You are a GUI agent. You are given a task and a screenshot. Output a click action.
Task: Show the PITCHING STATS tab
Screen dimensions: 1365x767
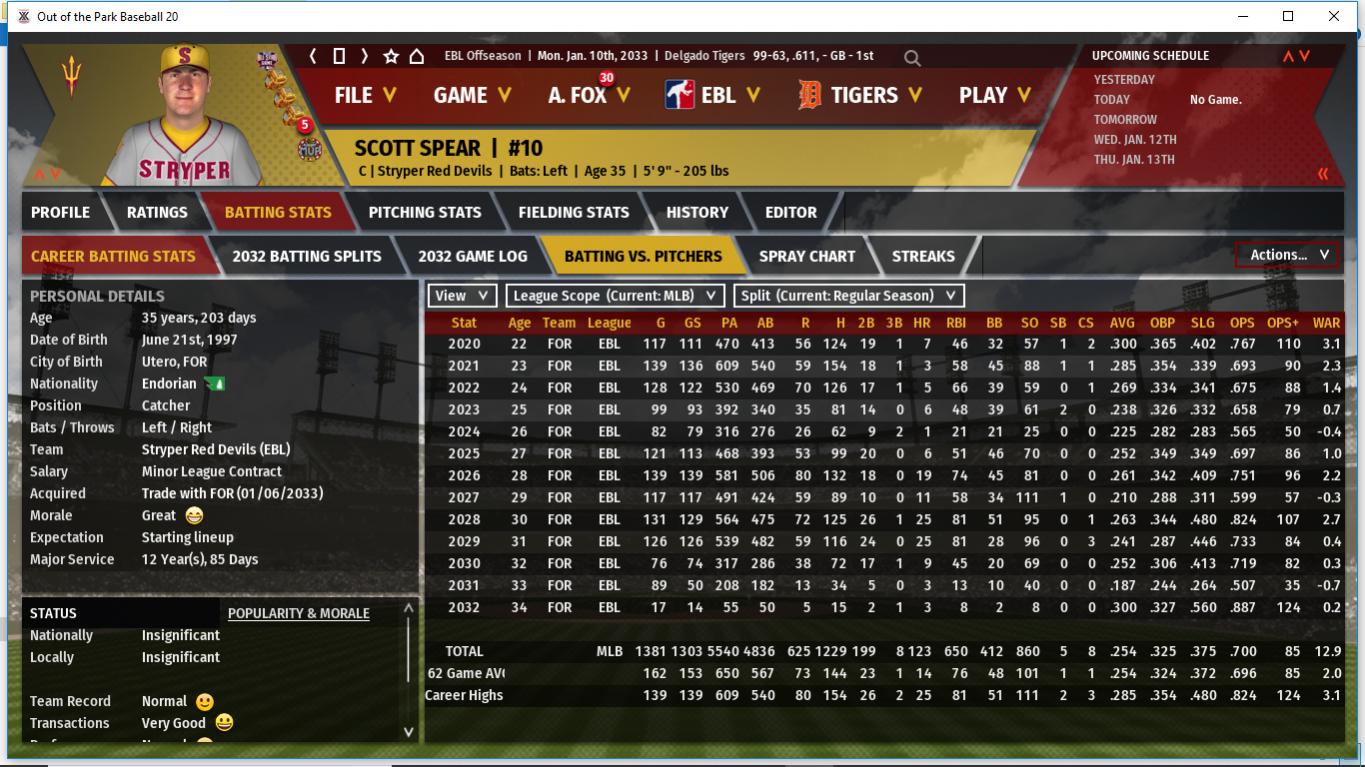(x=424, y=212)
